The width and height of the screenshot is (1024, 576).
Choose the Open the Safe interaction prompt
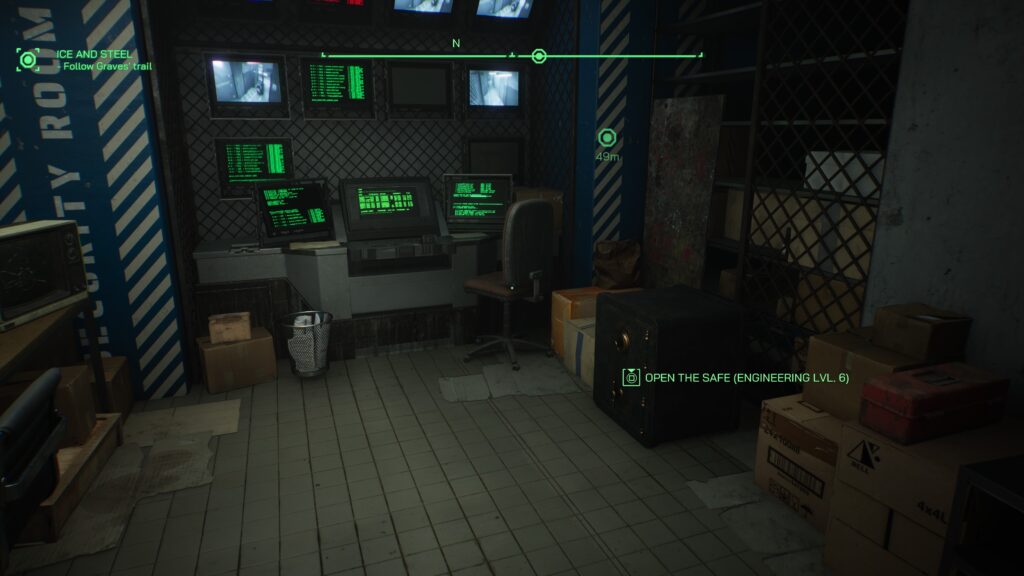pyautogui.click(x=738, y=377)
